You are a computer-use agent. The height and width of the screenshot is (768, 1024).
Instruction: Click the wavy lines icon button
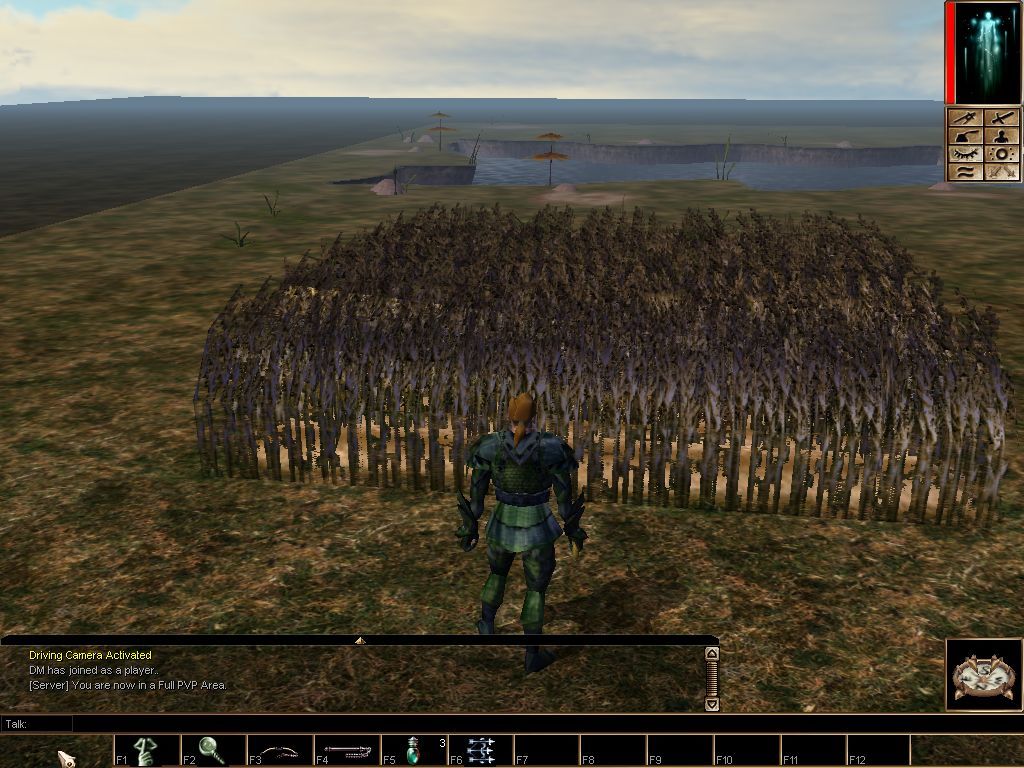pyautogui.click(x=967, y=172)
